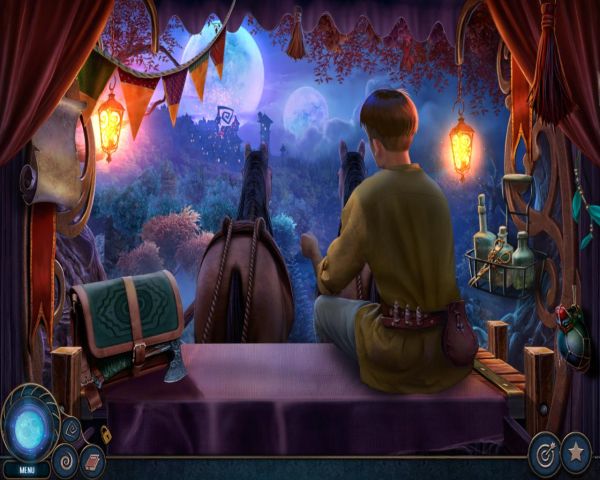Open the red journal book icon
The width and height of the screenshot is (600, 480).
pyautogui.click(x=92, y=461)
